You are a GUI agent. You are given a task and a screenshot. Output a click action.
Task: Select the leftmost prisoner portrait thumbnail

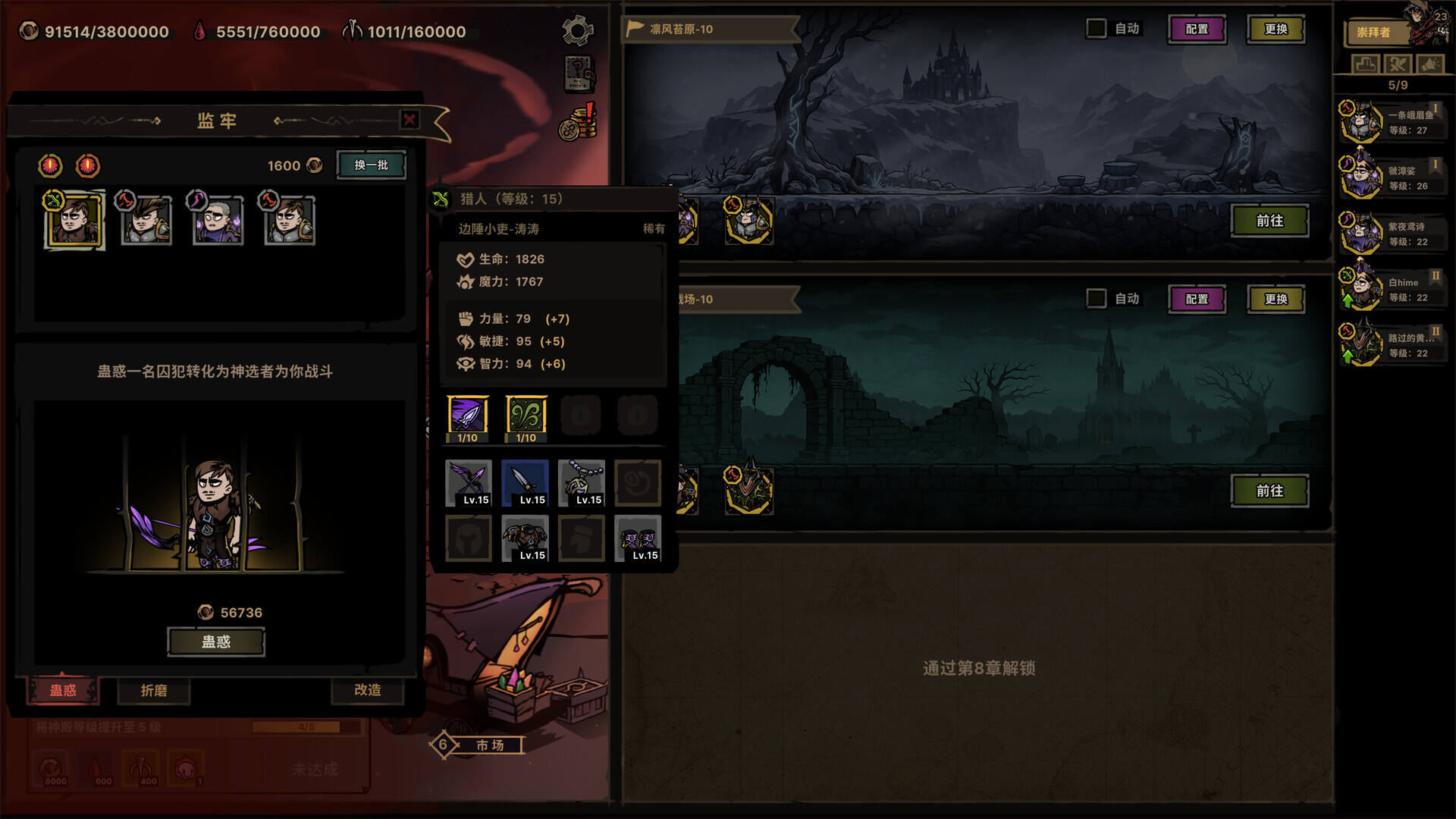click(x=73, y=221)
